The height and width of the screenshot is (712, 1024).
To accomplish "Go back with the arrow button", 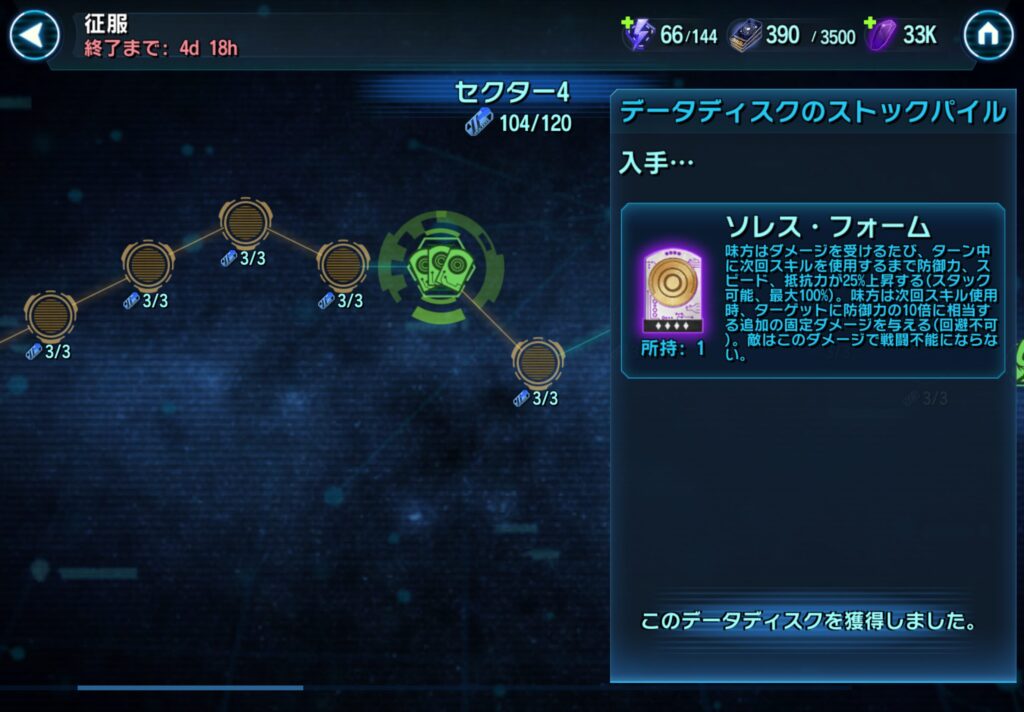I will (35, 37).
